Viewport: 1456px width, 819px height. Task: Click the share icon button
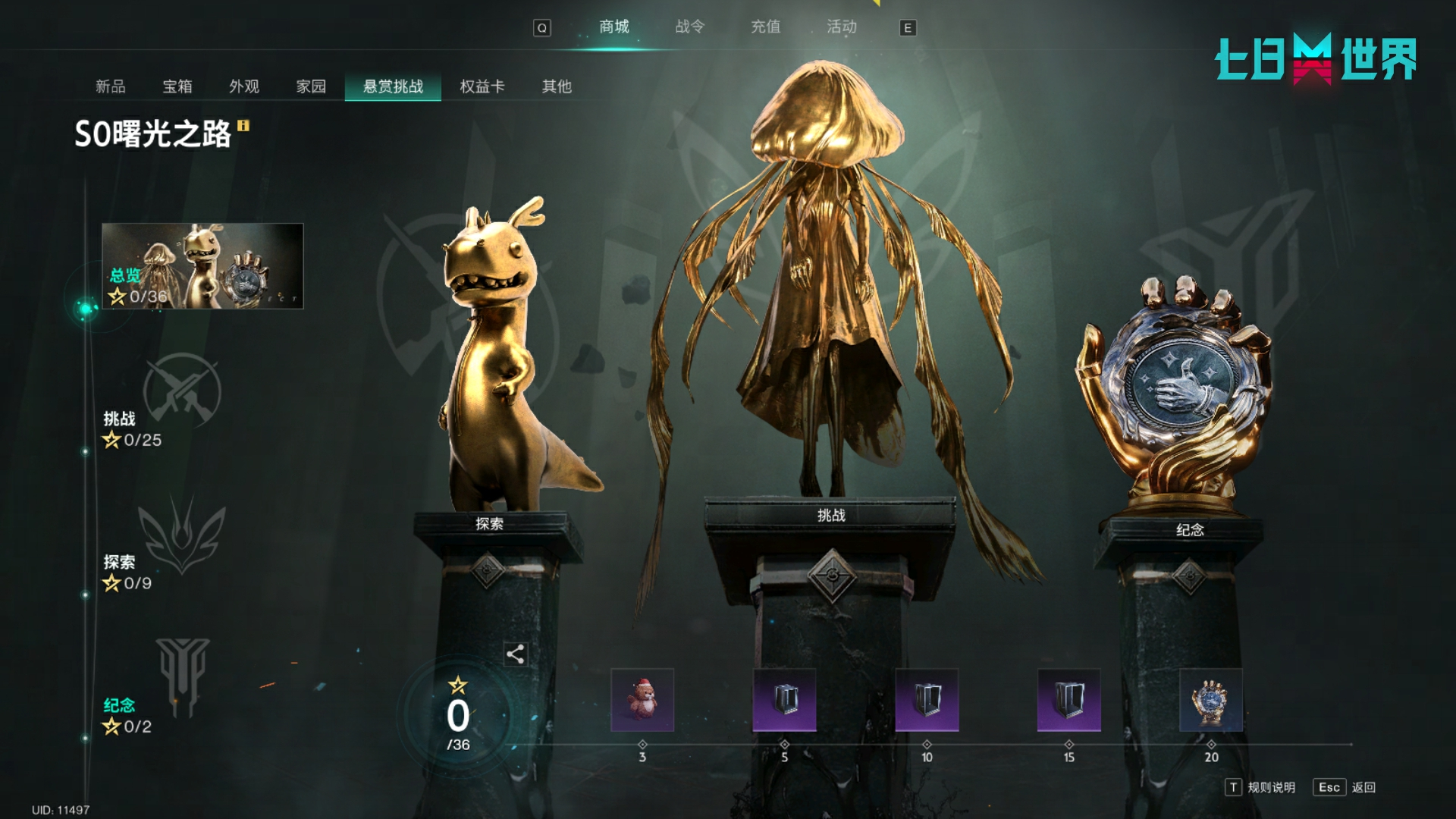[515, 654]
